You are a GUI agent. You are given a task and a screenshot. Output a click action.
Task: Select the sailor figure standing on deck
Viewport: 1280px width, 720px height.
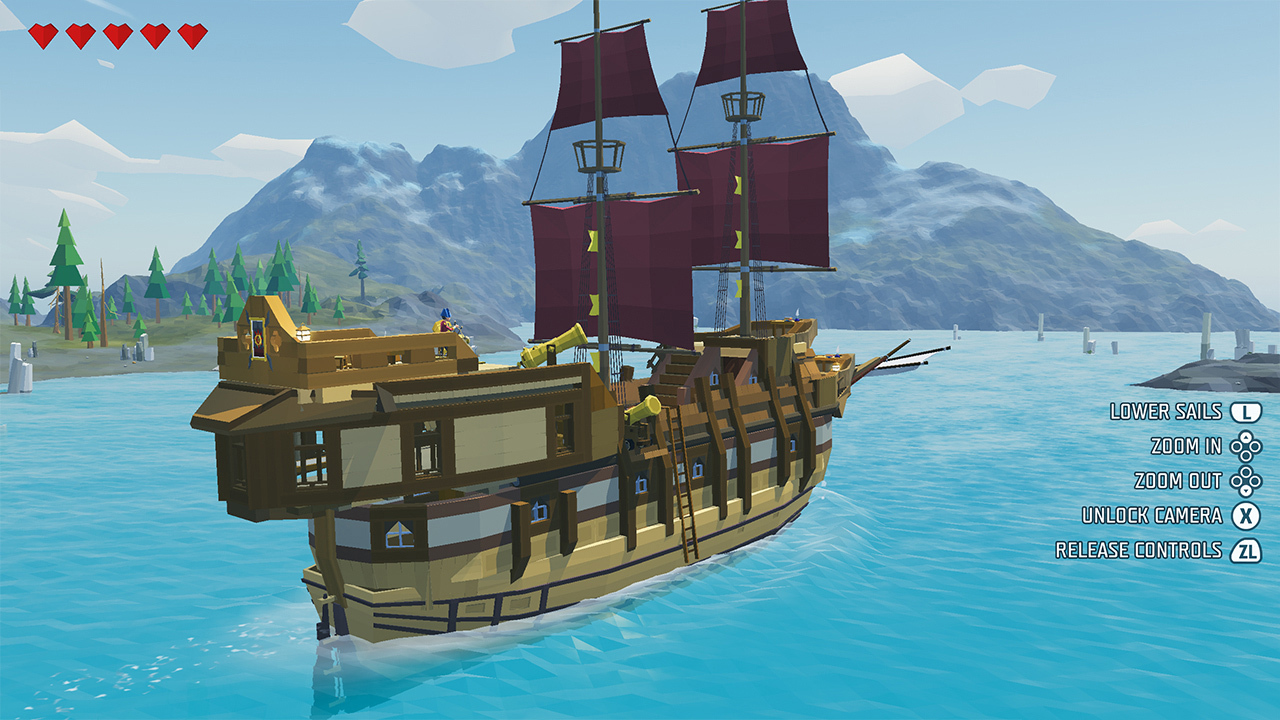443,320
